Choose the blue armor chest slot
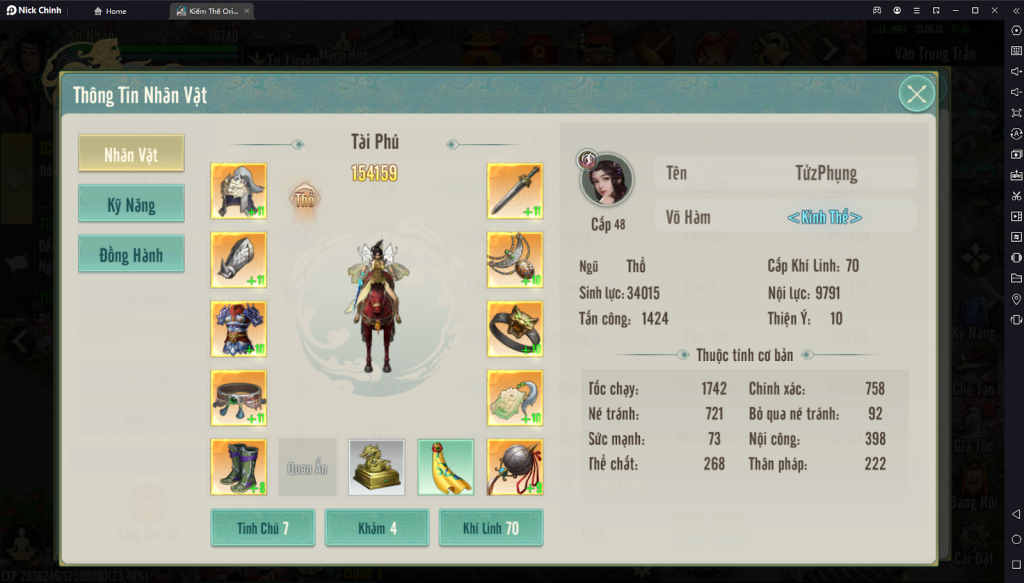This screenshot has height=583, width=1024. coord(239,329)
